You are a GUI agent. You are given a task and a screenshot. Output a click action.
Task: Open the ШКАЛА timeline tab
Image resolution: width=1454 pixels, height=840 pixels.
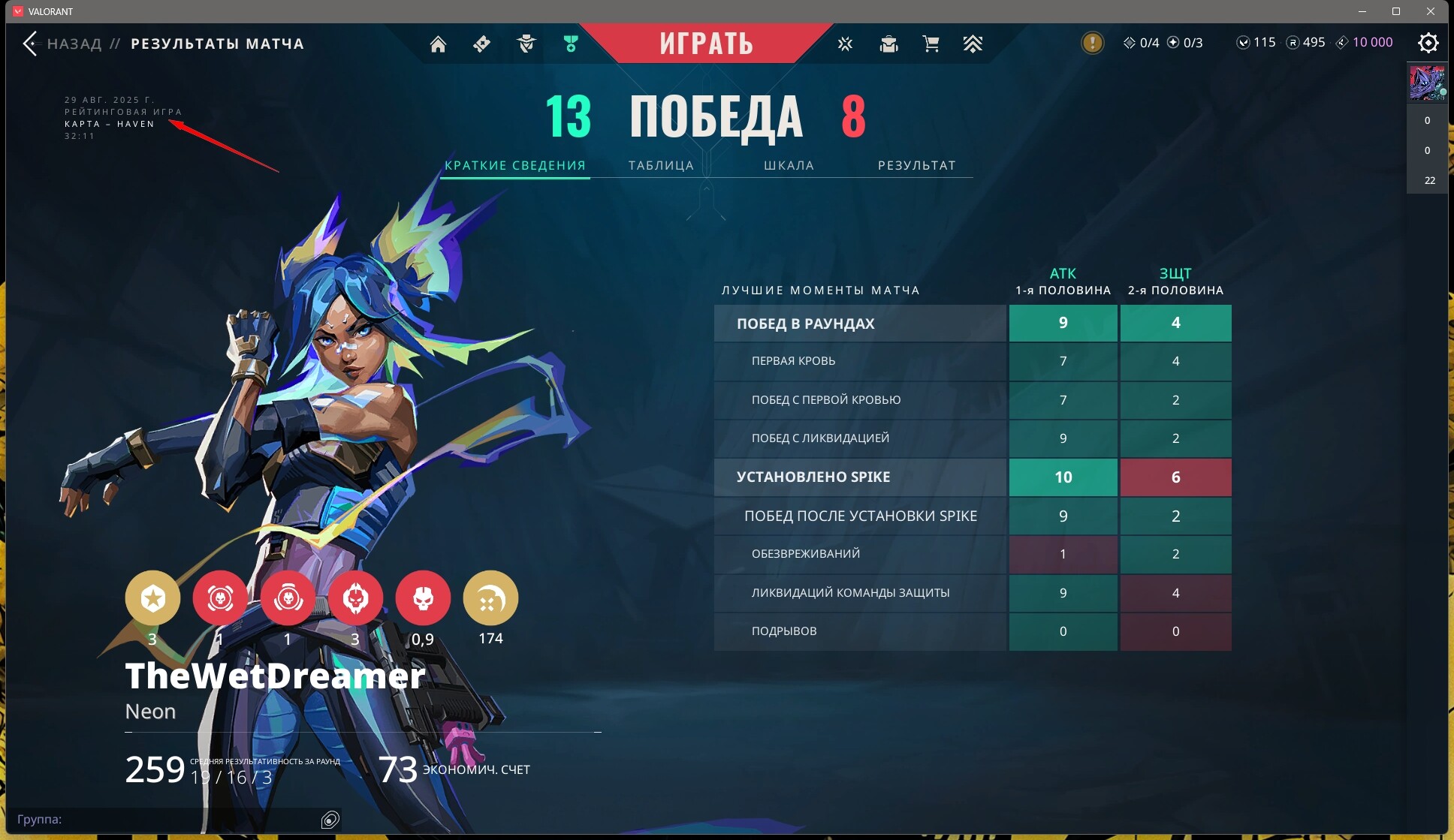point(789,165)
